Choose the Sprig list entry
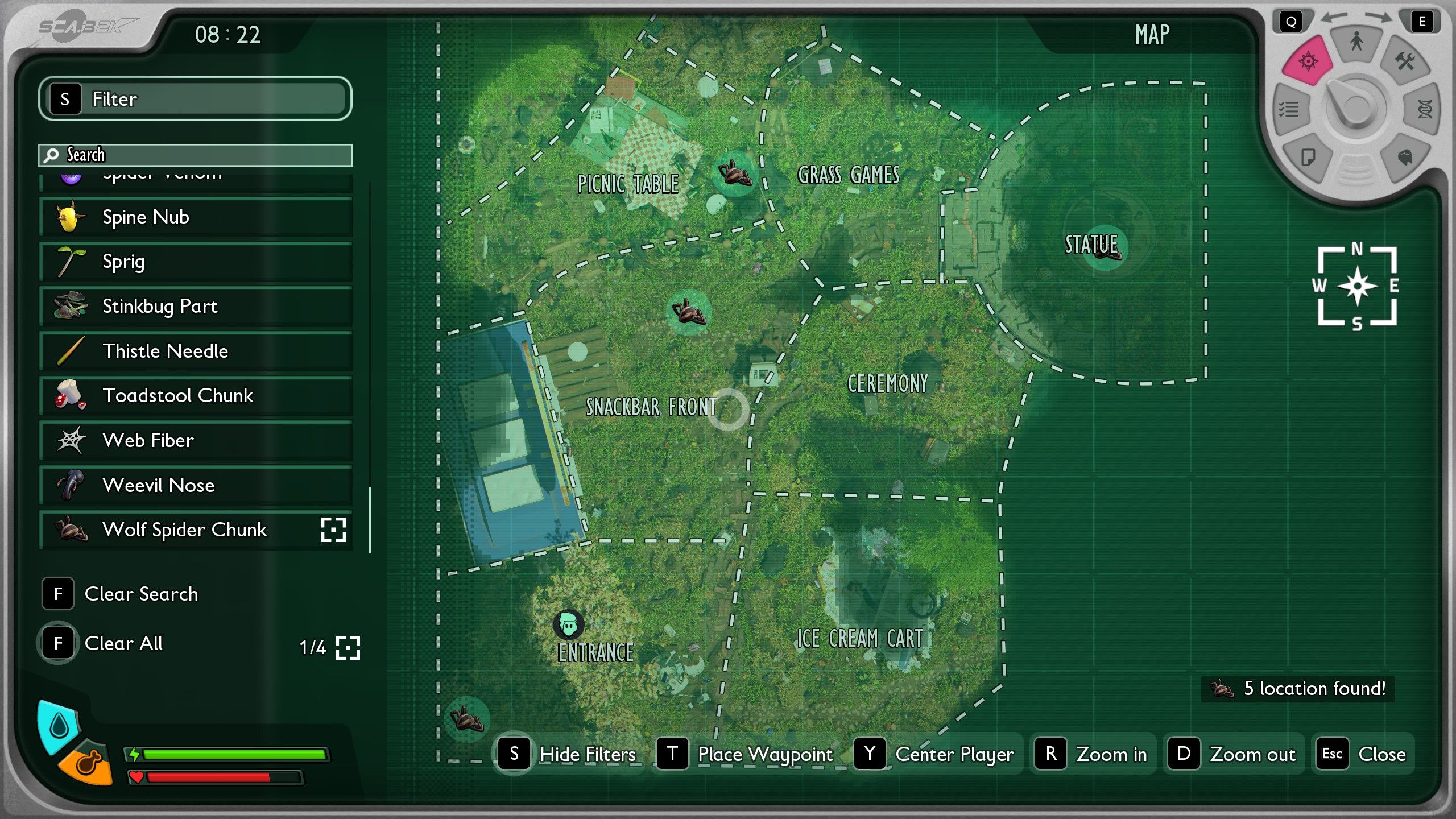The image size is (1456, 819). 196,262
